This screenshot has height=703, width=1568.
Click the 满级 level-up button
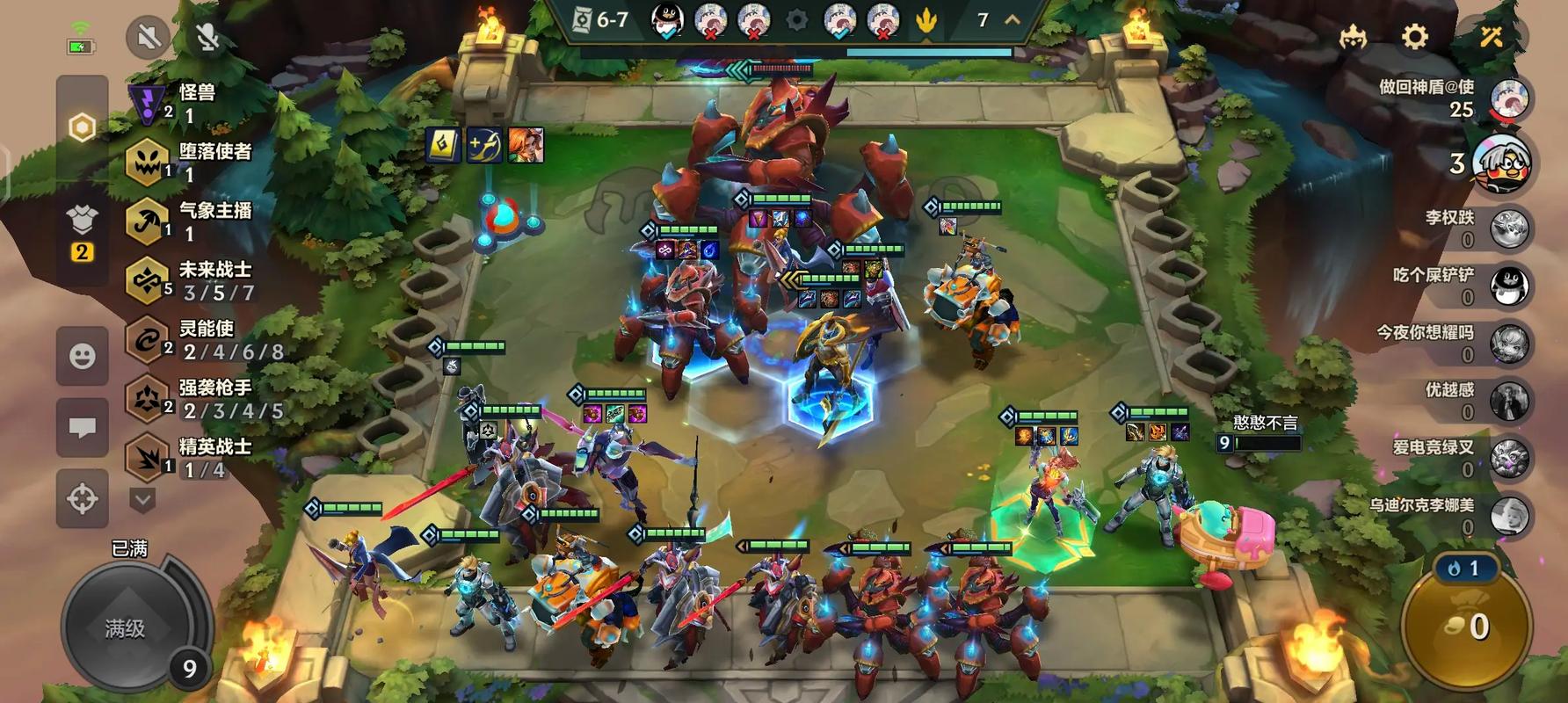pos(126,627)
